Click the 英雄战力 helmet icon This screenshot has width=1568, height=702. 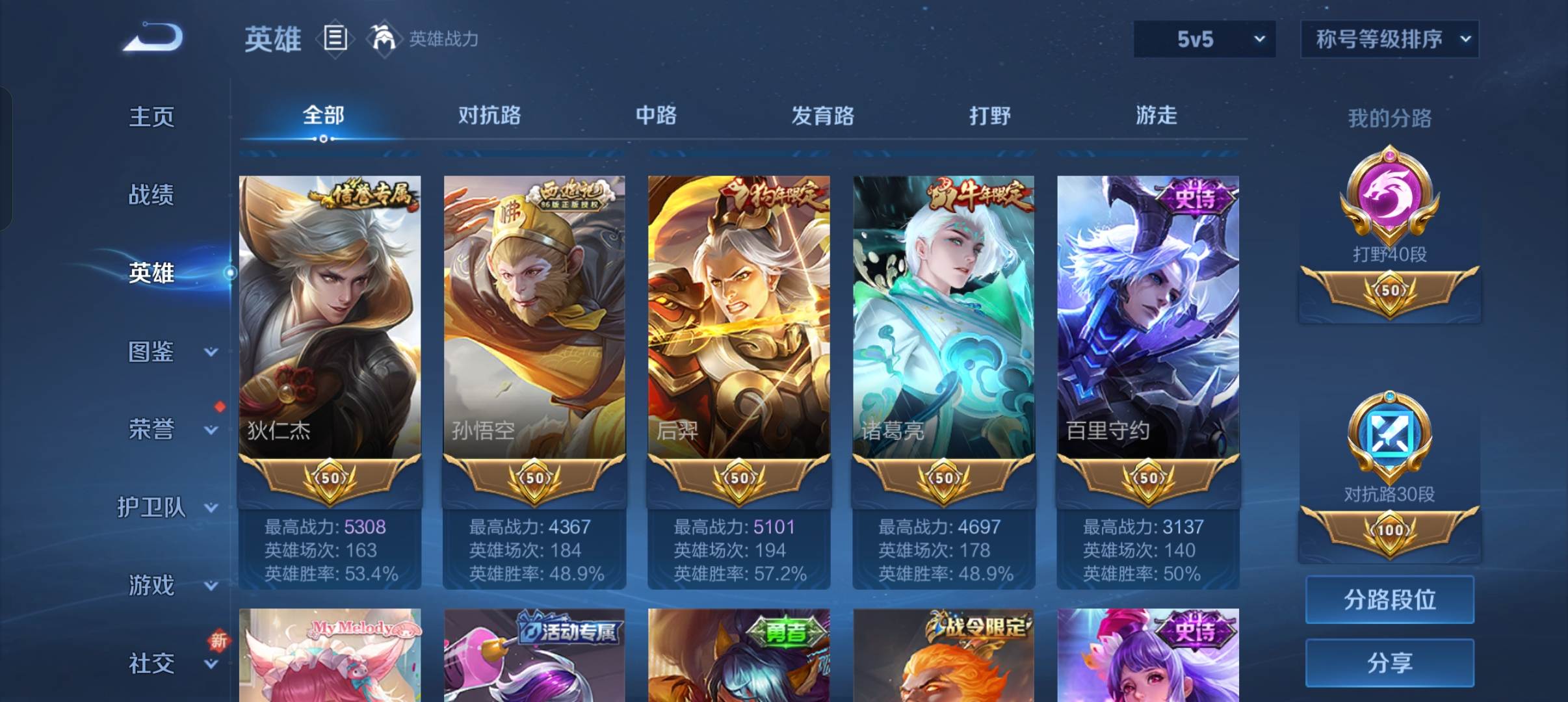pos(384,39)
